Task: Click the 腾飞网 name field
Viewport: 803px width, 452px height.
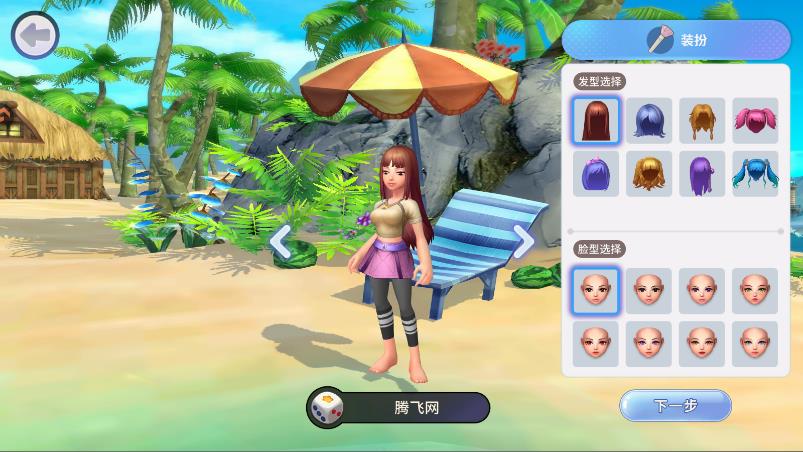Action: click(x=416, y=408)
